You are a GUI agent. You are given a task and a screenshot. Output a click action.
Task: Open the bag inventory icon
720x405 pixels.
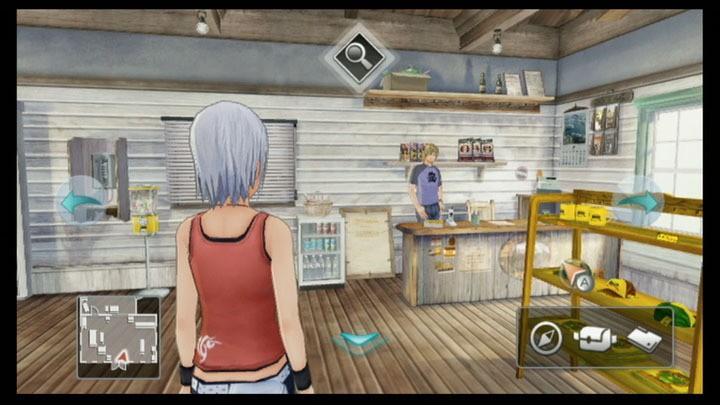pos(596,338)
